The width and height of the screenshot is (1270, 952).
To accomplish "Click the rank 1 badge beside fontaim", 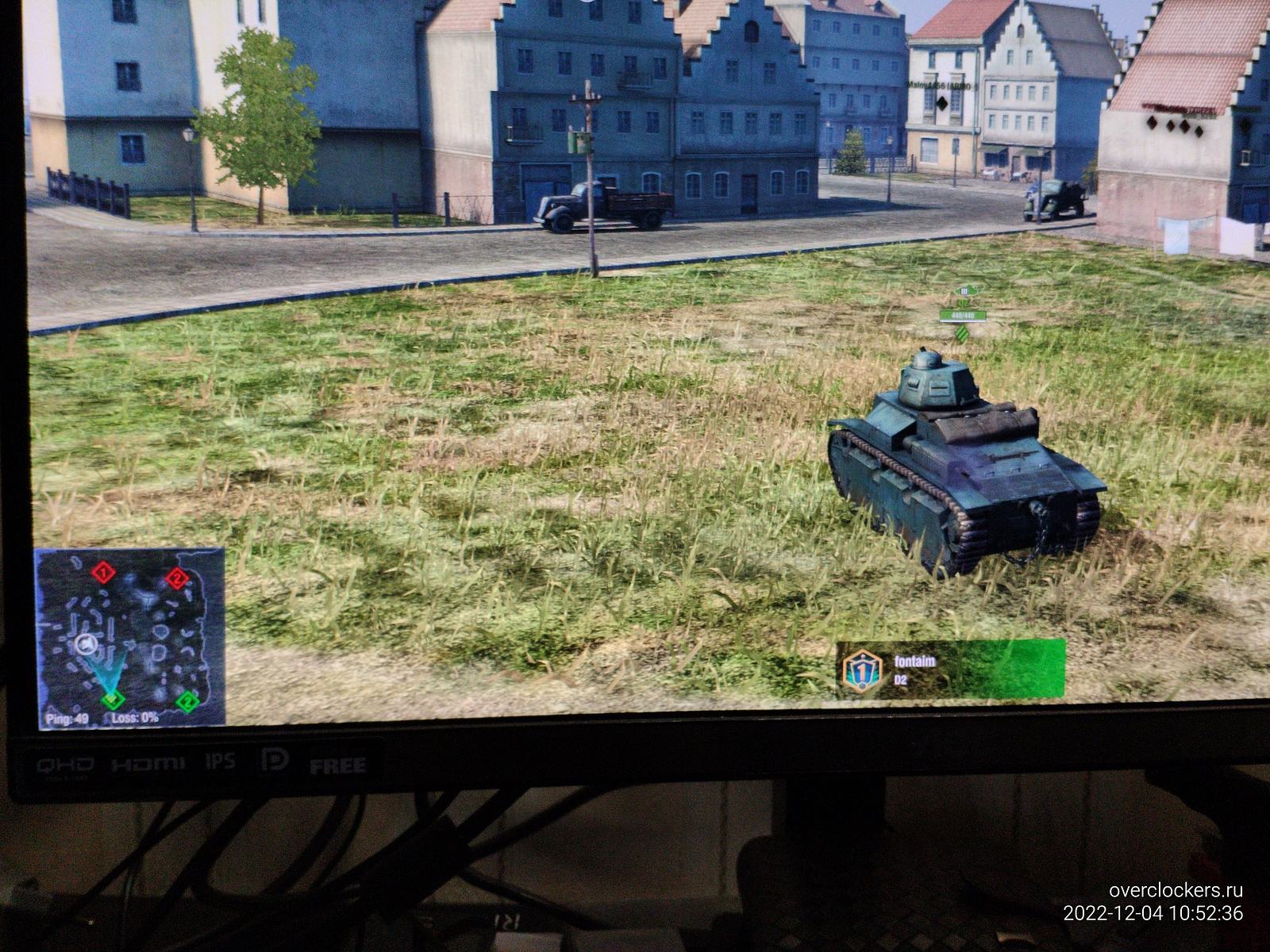I will (x=860, y=671).
